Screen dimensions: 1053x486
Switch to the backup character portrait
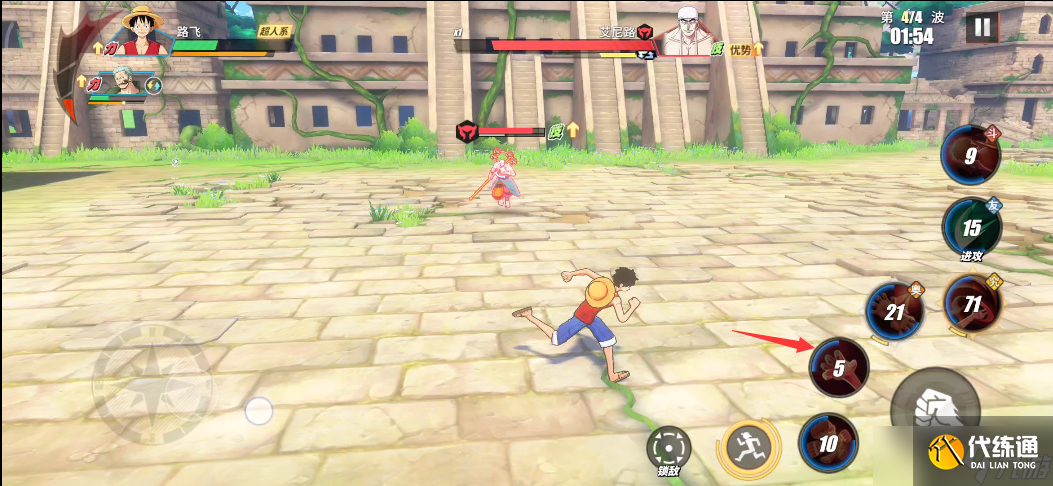coord(123,83)
